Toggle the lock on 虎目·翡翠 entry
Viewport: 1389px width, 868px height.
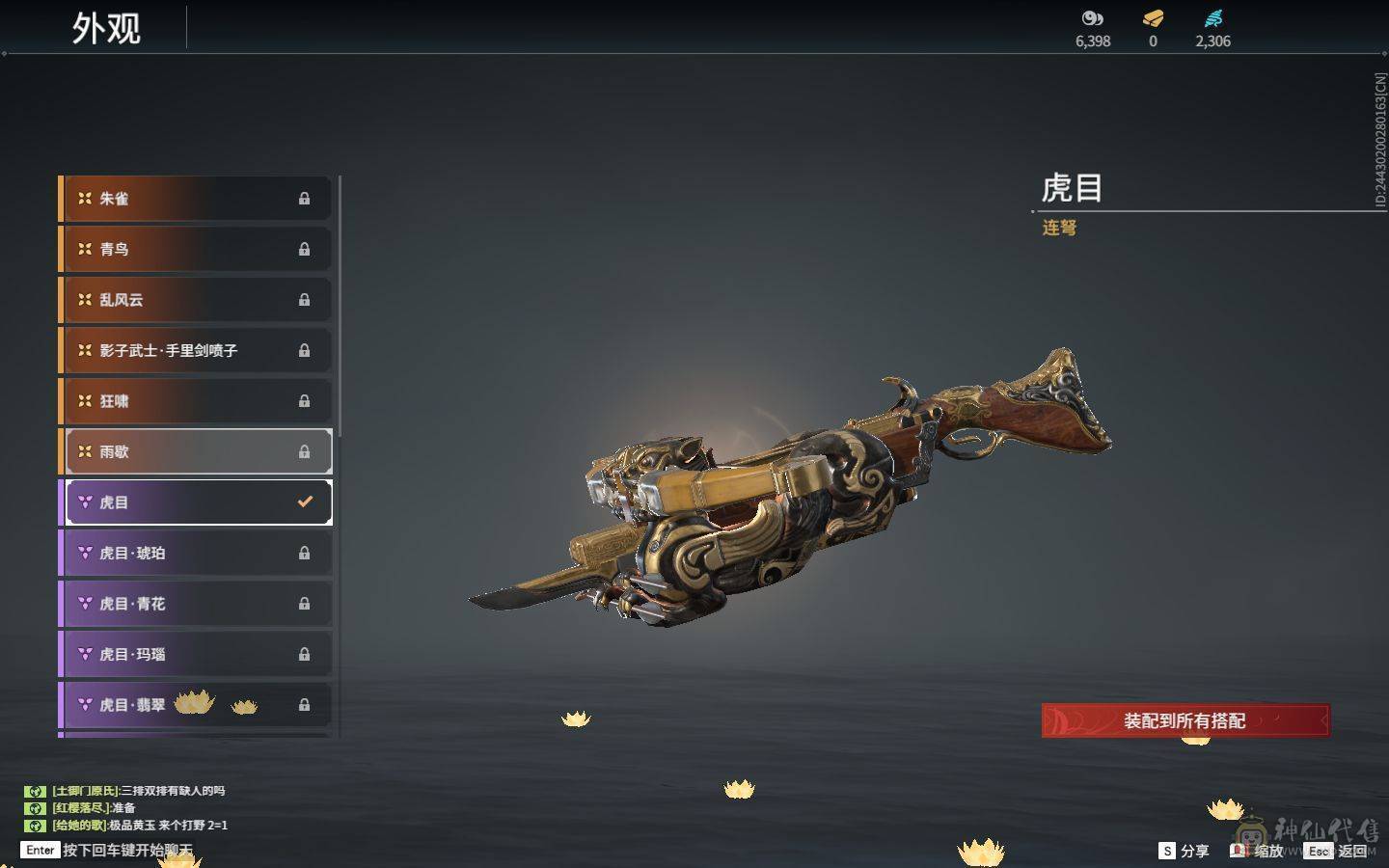305,704
